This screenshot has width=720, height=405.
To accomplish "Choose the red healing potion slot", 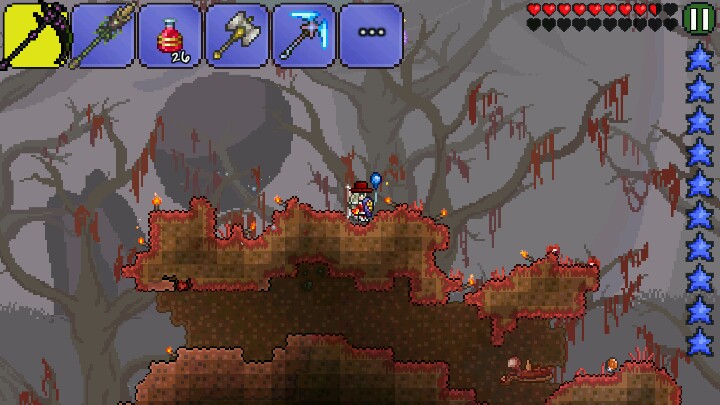I will (x=169, y=35).
